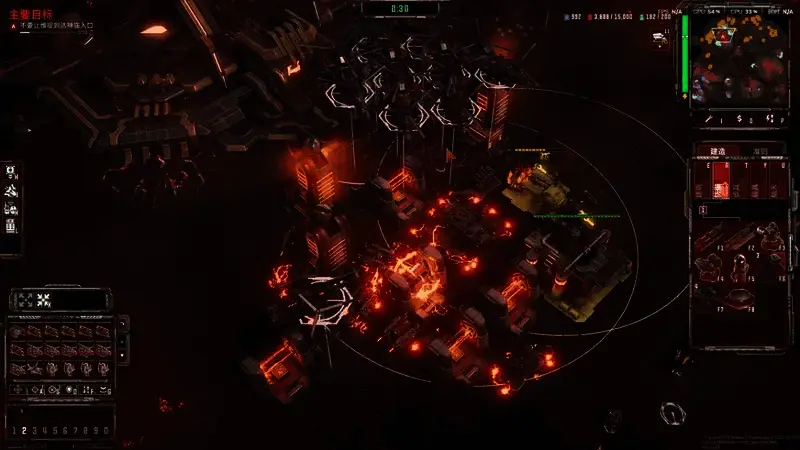Switch to the 建造 build tab

pyautogui.click(x=717, y=151)
